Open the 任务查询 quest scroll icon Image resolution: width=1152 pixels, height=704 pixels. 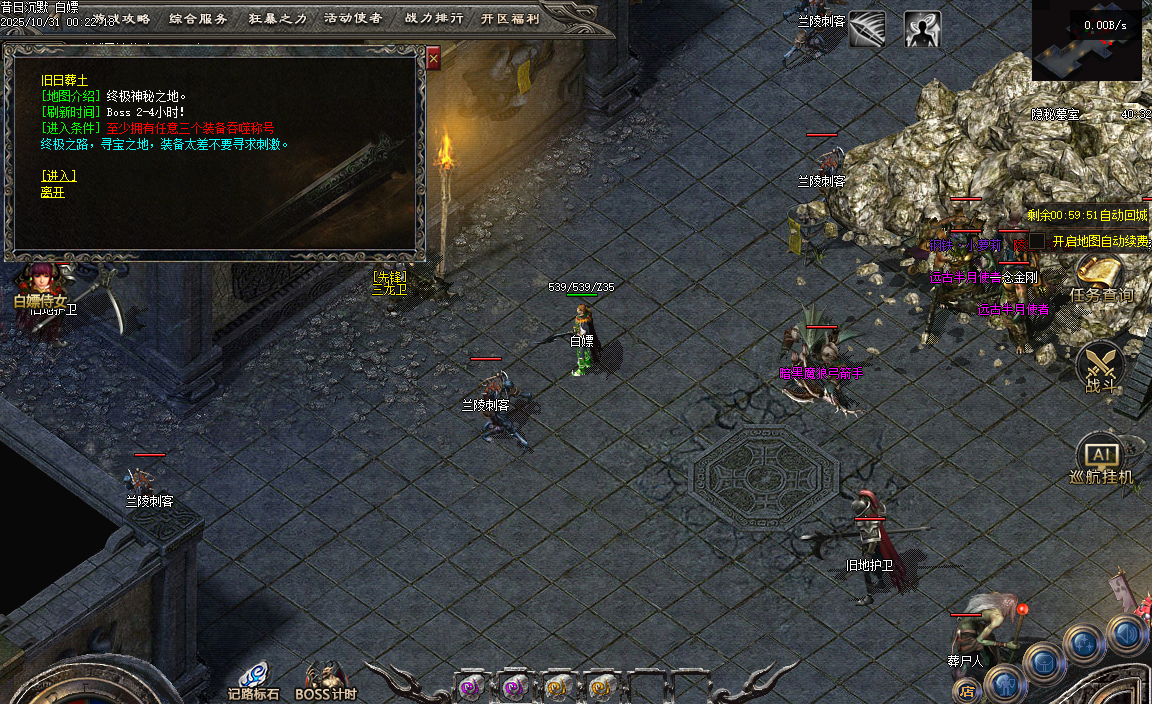1099,277
